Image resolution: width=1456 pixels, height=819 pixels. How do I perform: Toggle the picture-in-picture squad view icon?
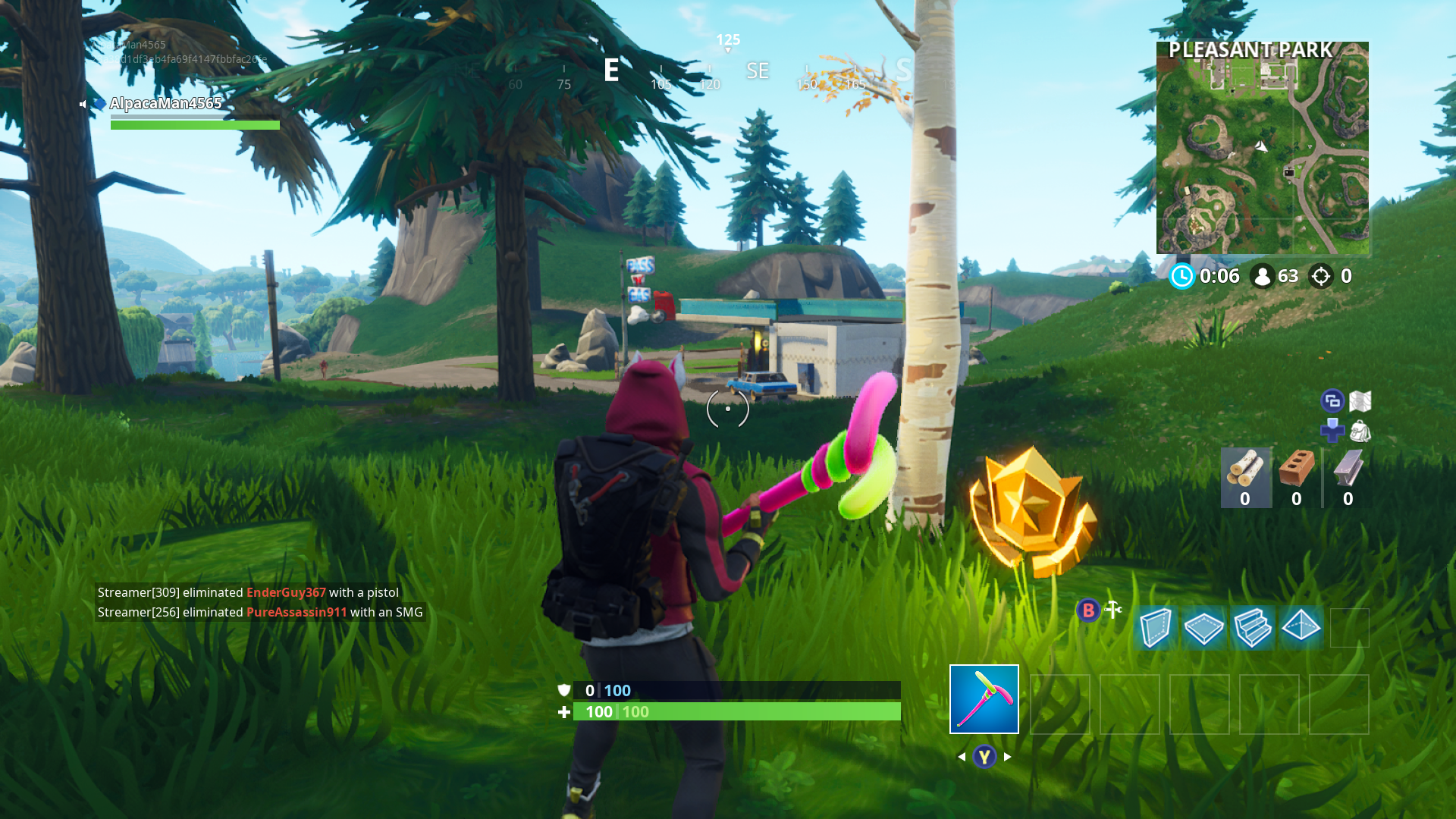[1332, 400]
